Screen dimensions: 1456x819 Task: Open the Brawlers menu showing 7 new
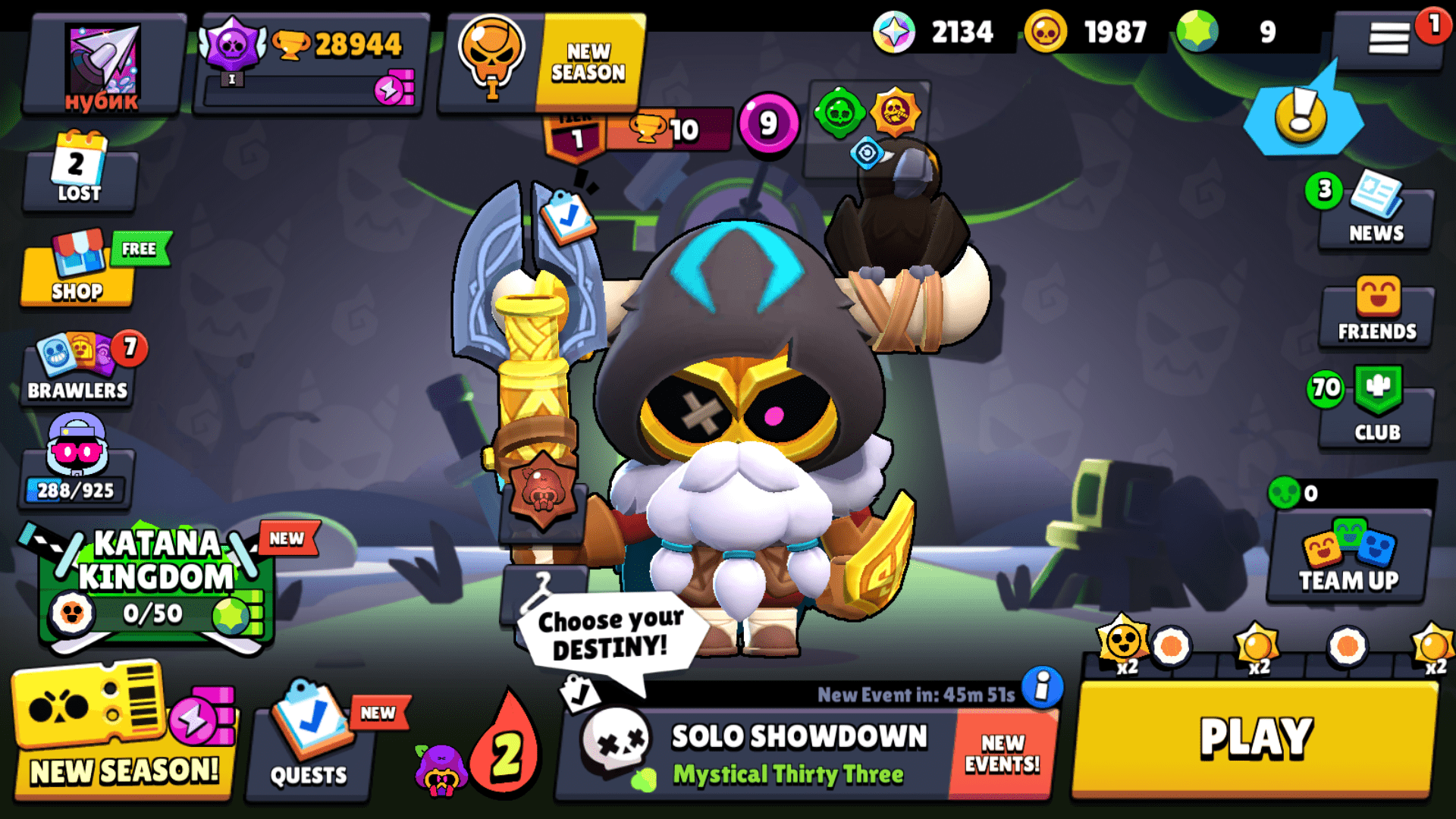76,372
